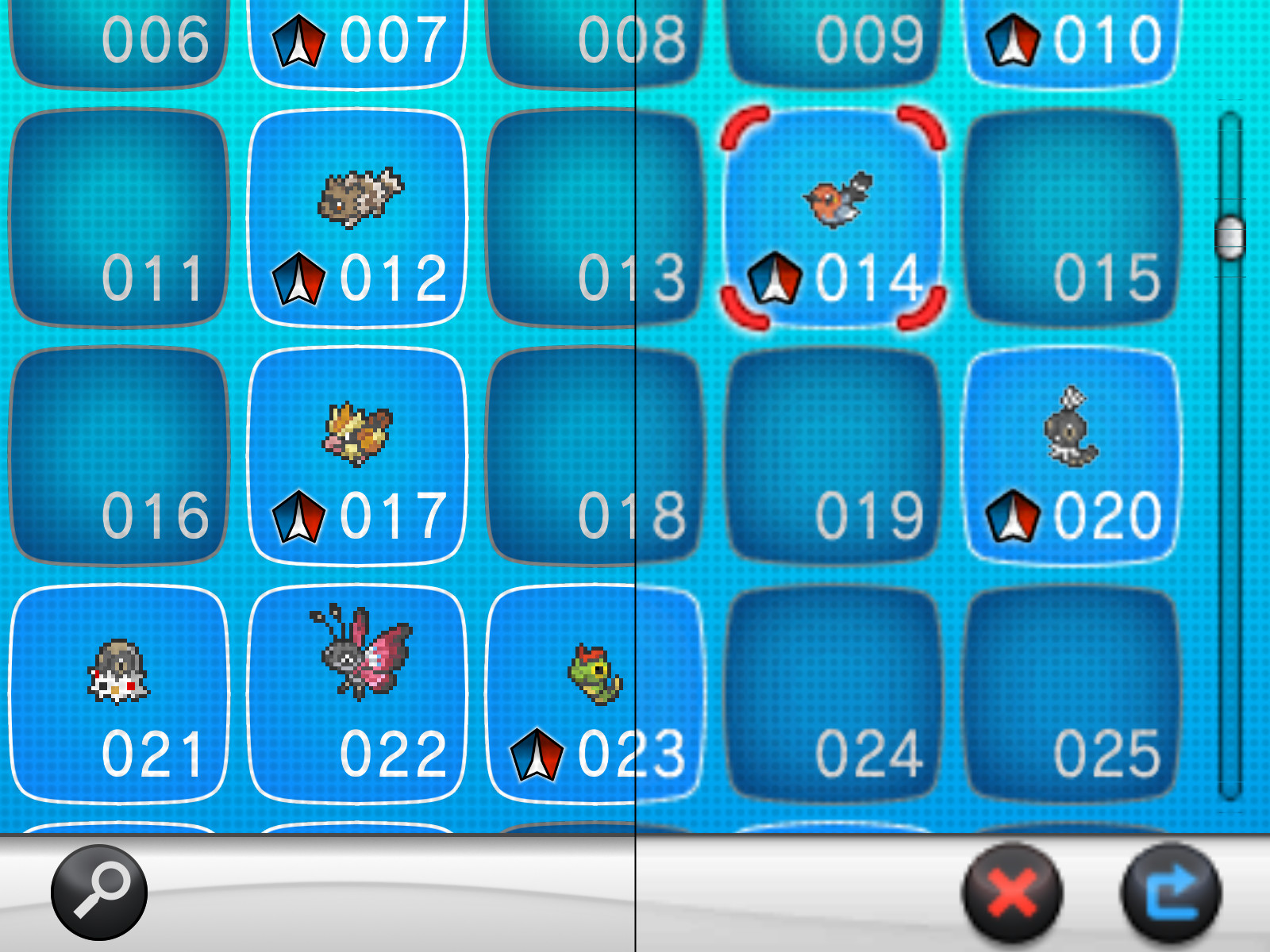Viewport: 1270px width, 952px height.
Task: Click the Kalos emblem beside 020
Action: tap(1012, 516)
